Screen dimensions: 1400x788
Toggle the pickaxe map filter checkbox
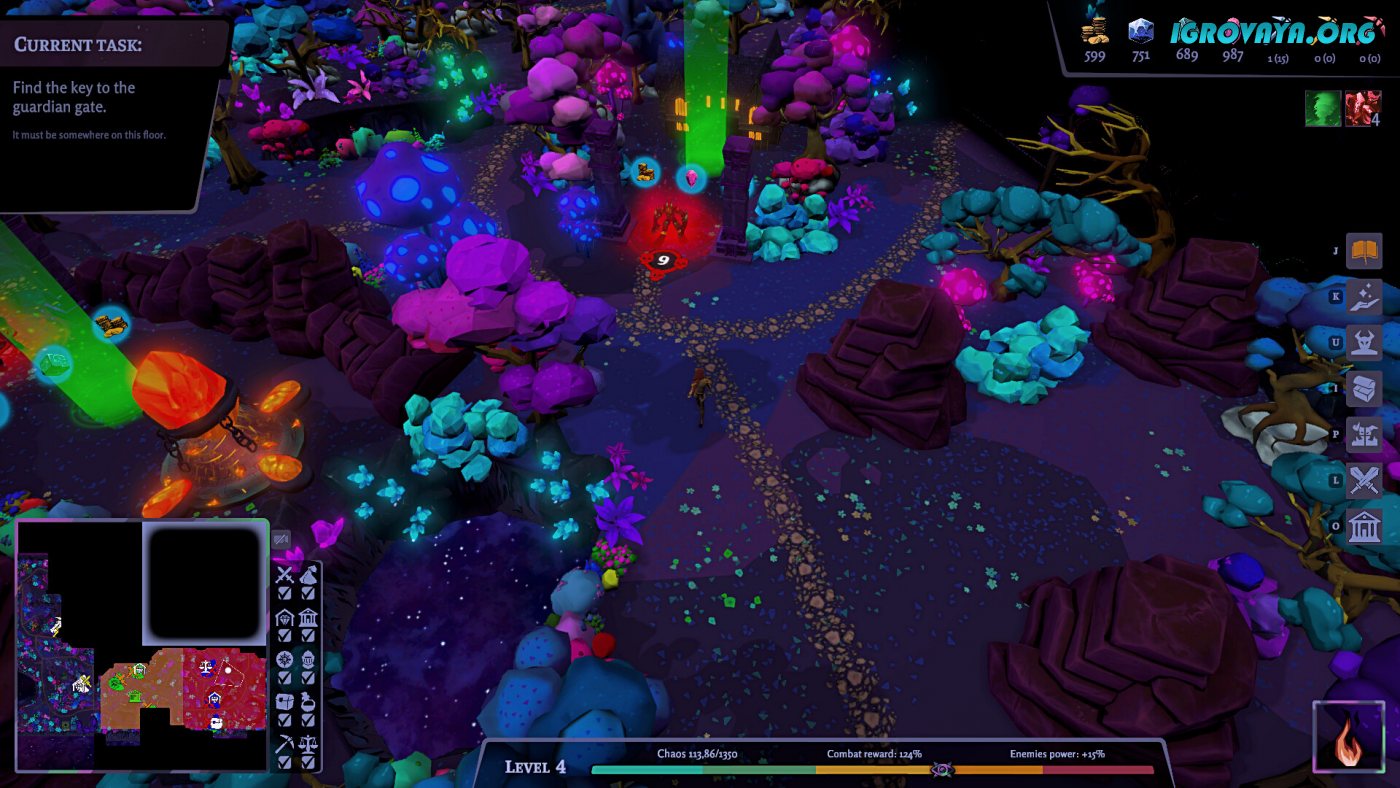[x=285, y=762]
